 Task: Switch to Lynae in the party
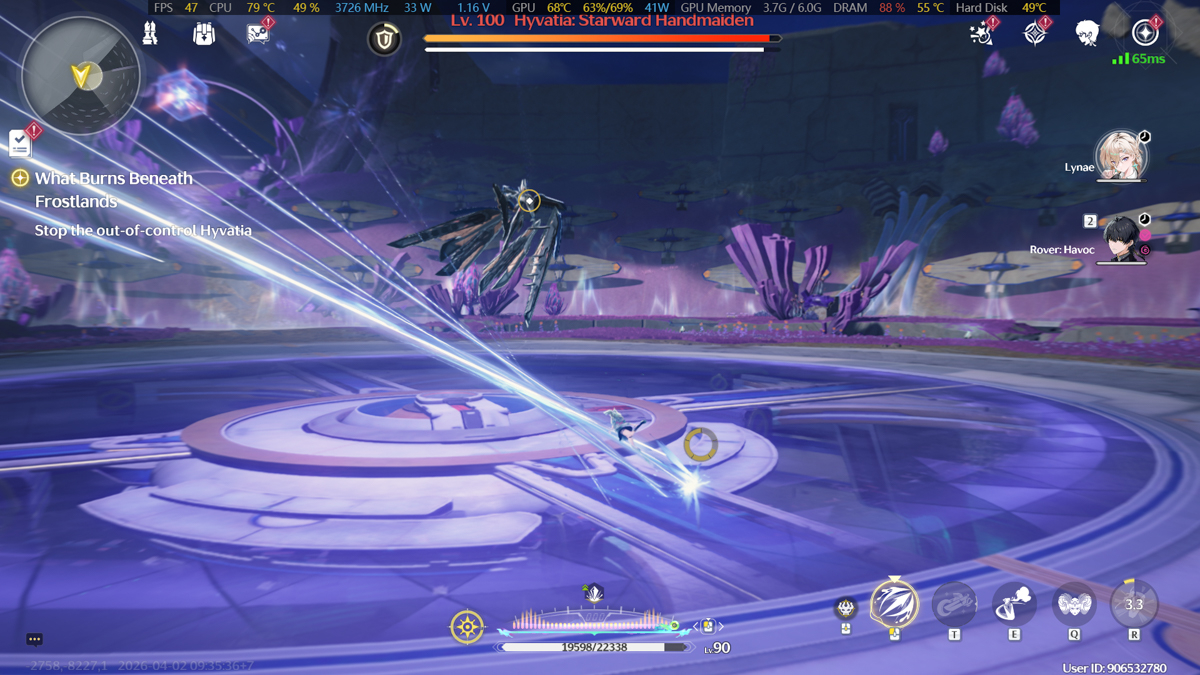coord(1120,157)
